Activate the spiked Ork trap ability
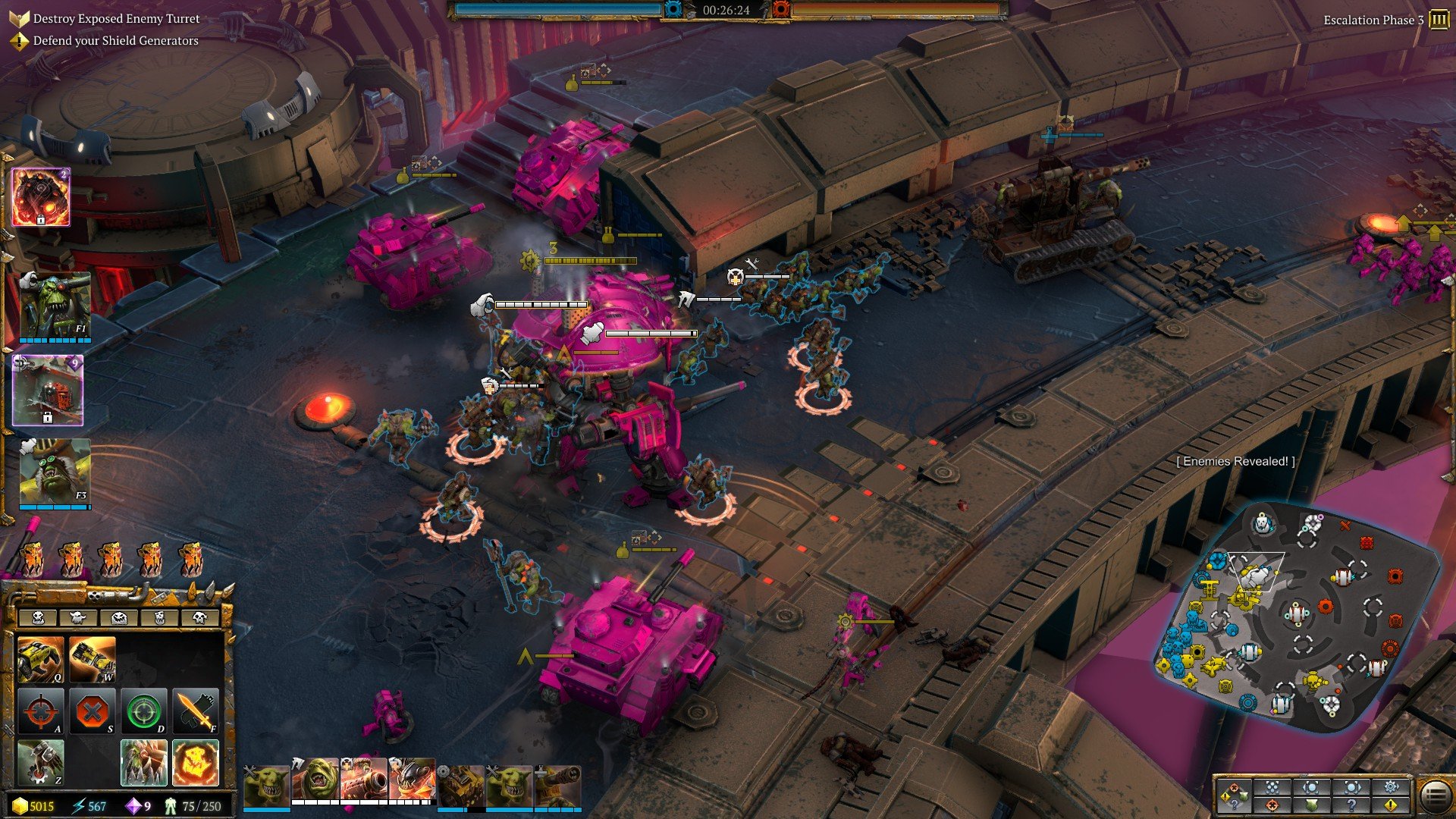This screenshot has height=819, width=1456. (143, 762)
